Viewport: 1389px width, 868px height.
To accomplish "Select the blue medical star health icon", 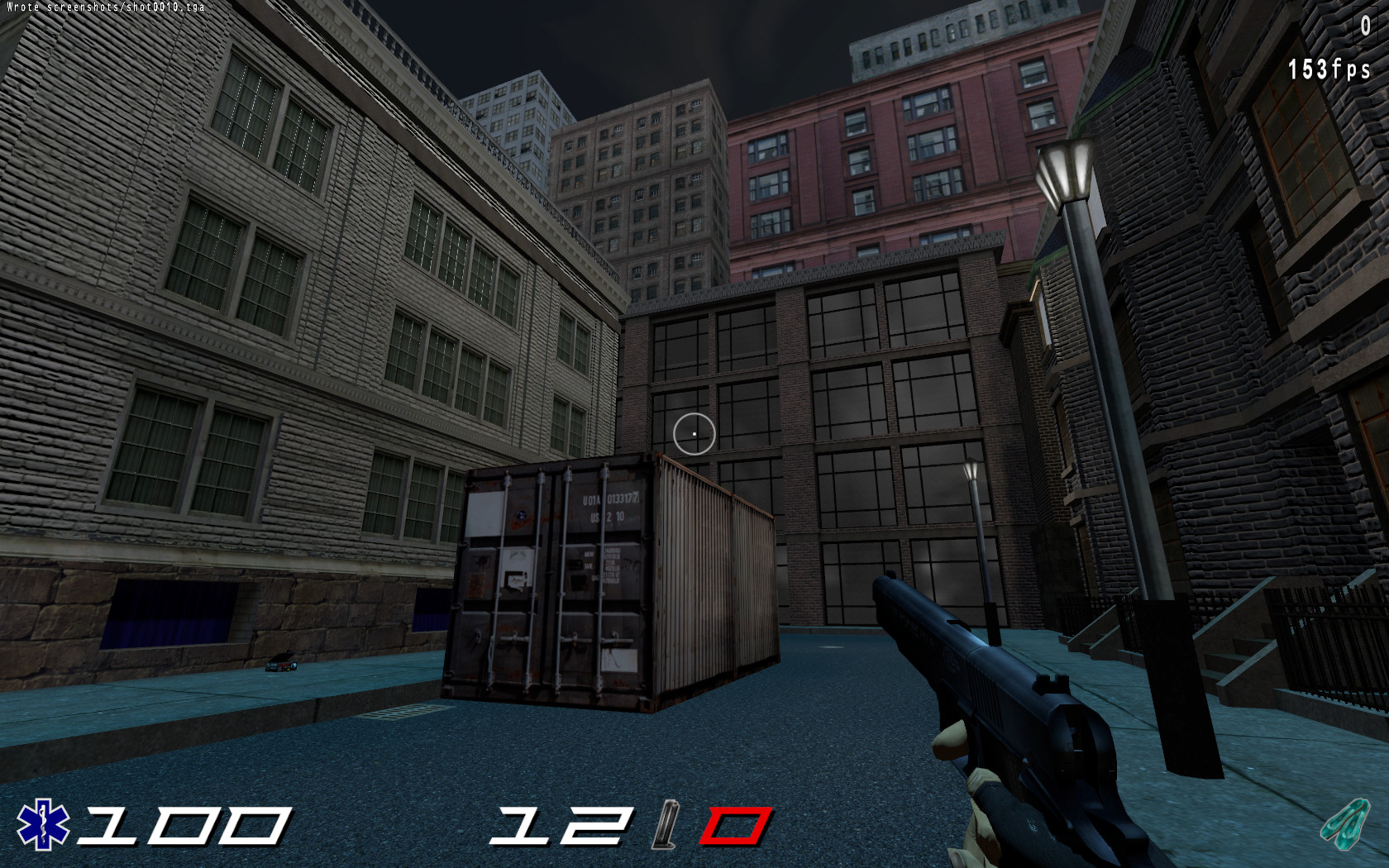I will tap(42, 825).
